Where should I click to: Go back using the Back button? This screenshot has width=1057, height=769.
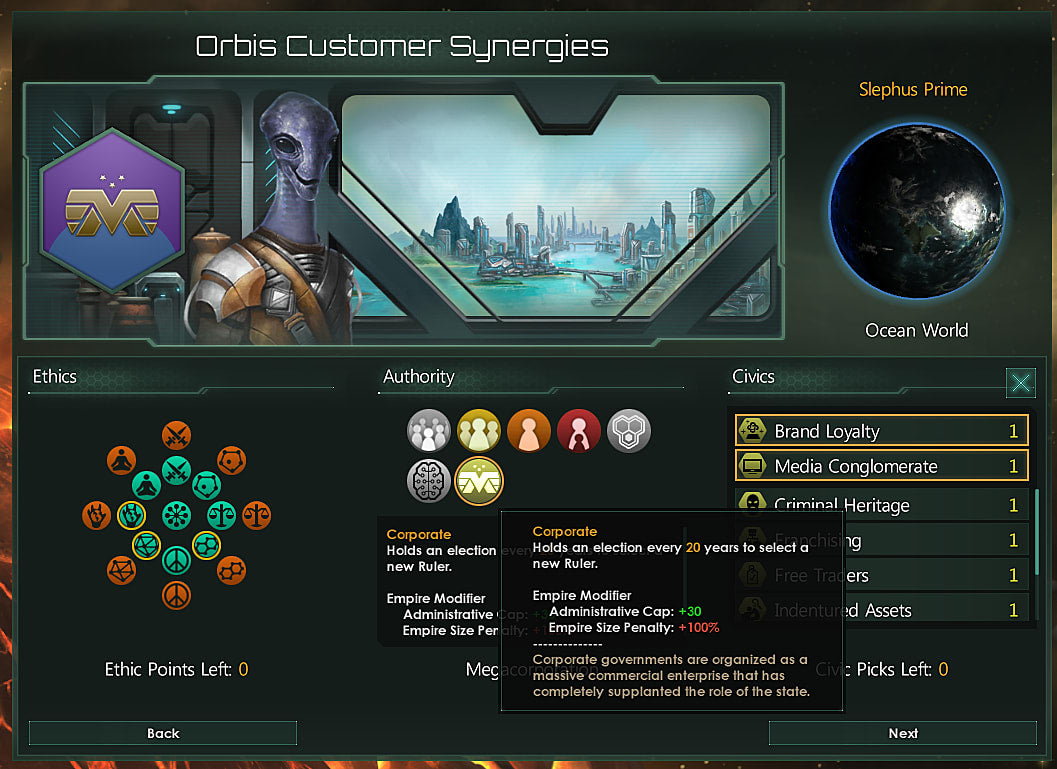pyautogui.click(x=163, y=733)
